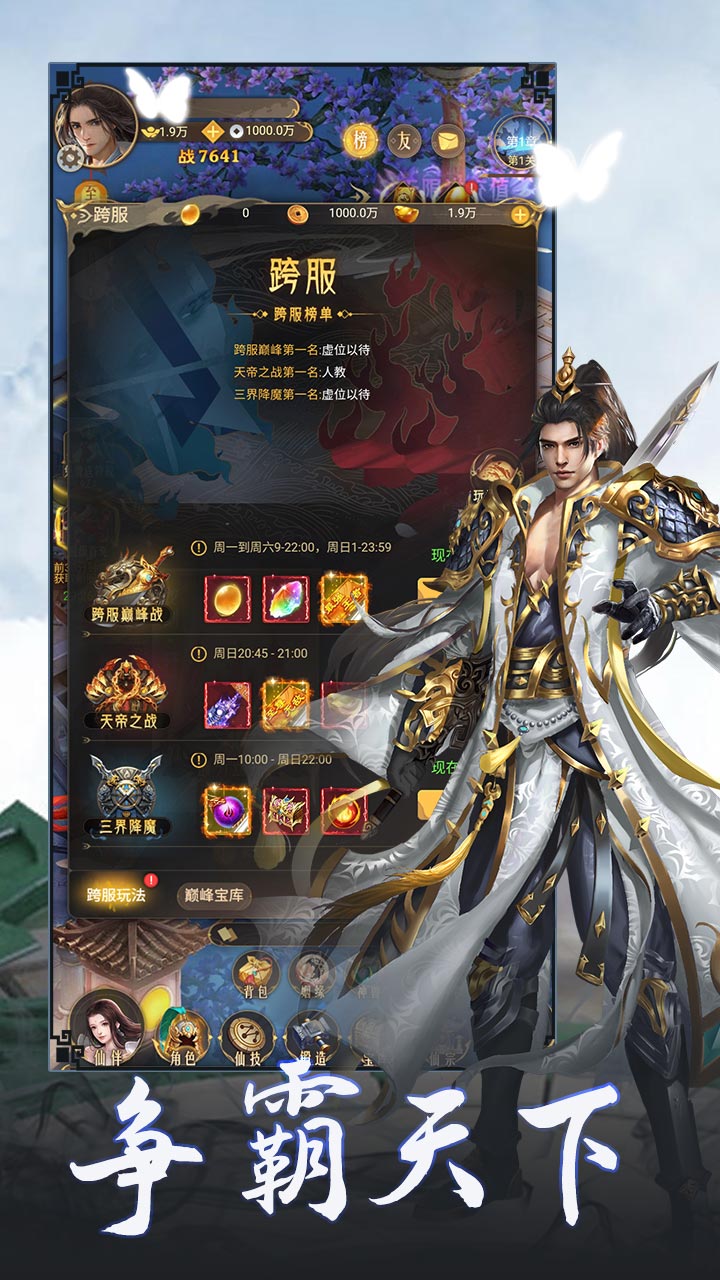Viewport: 720px width, 1280px height.
Task: Add ingots with the currency bar plus button
Action: (520, 213)
